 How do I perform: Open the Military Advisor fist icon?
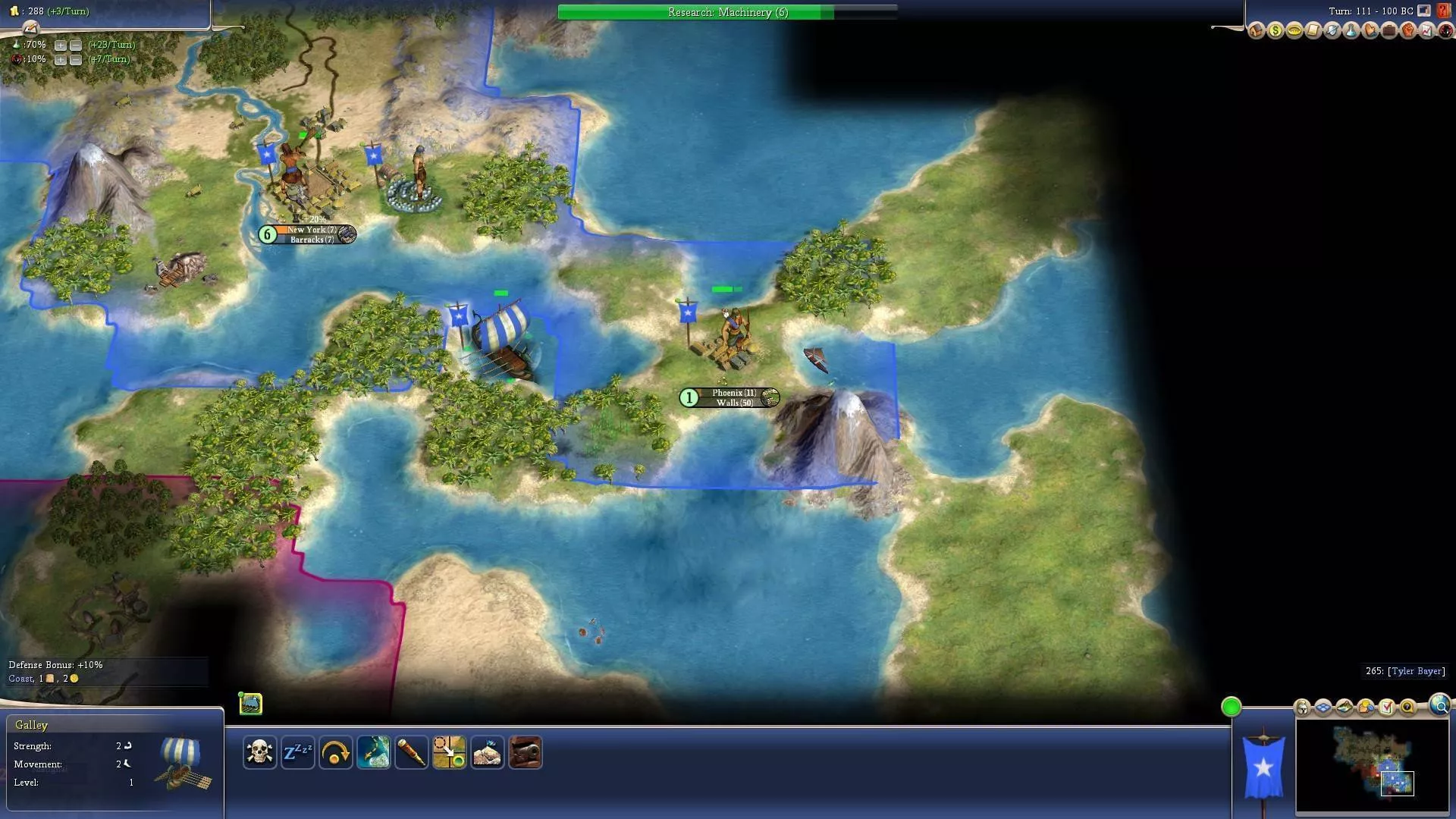[1408, 31]
